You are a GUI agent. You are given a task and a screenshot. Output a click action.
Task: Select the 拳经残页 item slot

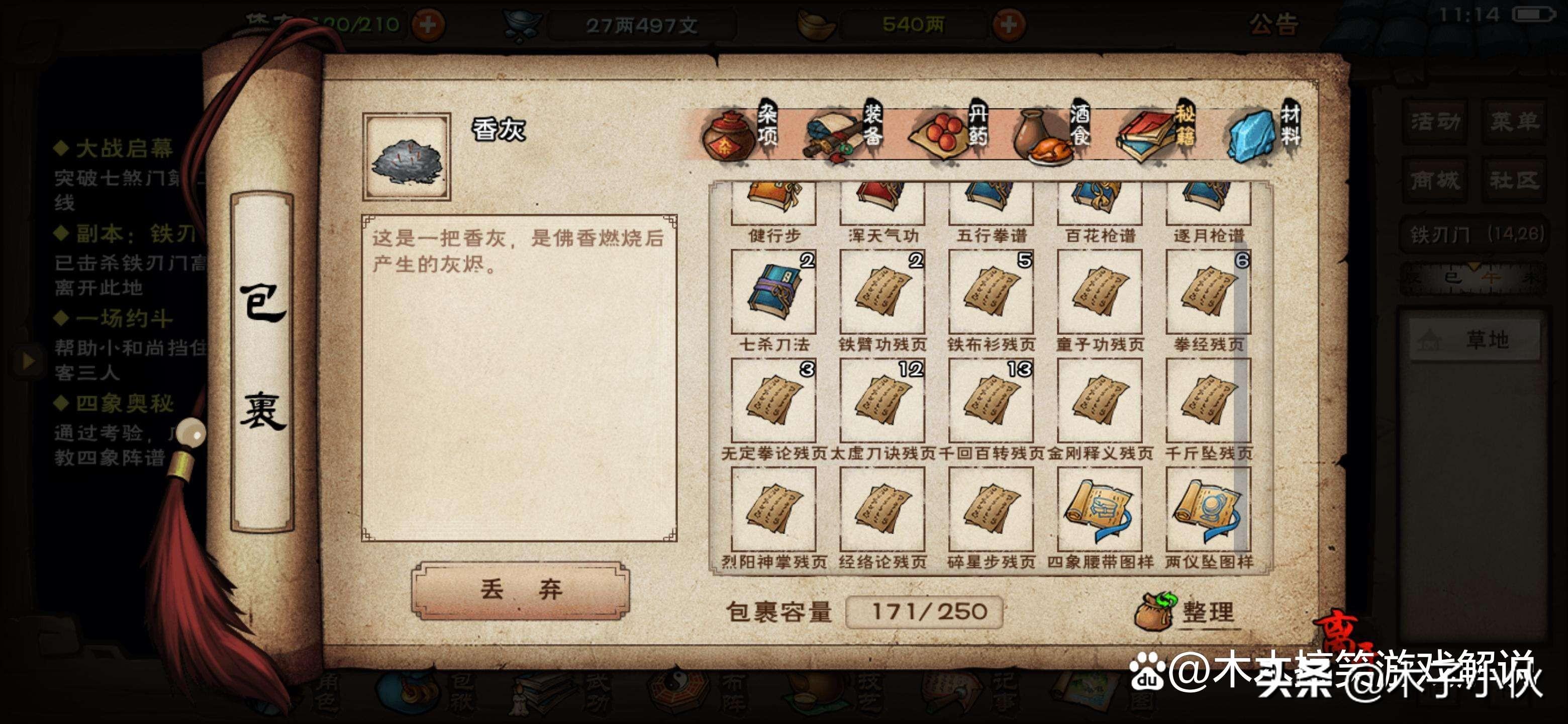point(1208,292)
